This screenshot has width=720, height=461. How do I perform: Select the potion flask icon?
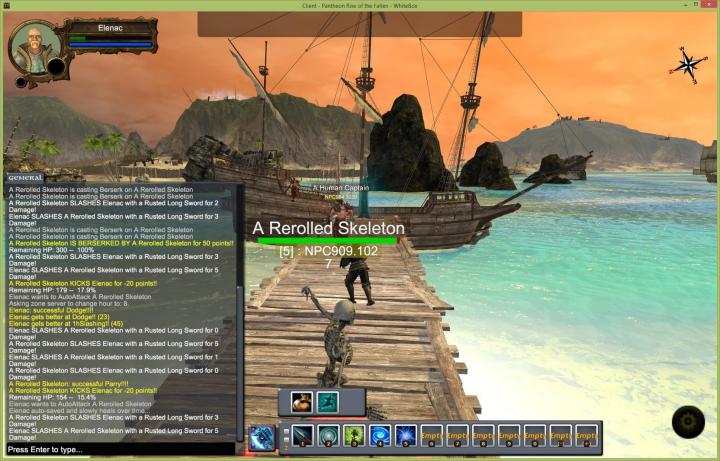click(301, 402)
